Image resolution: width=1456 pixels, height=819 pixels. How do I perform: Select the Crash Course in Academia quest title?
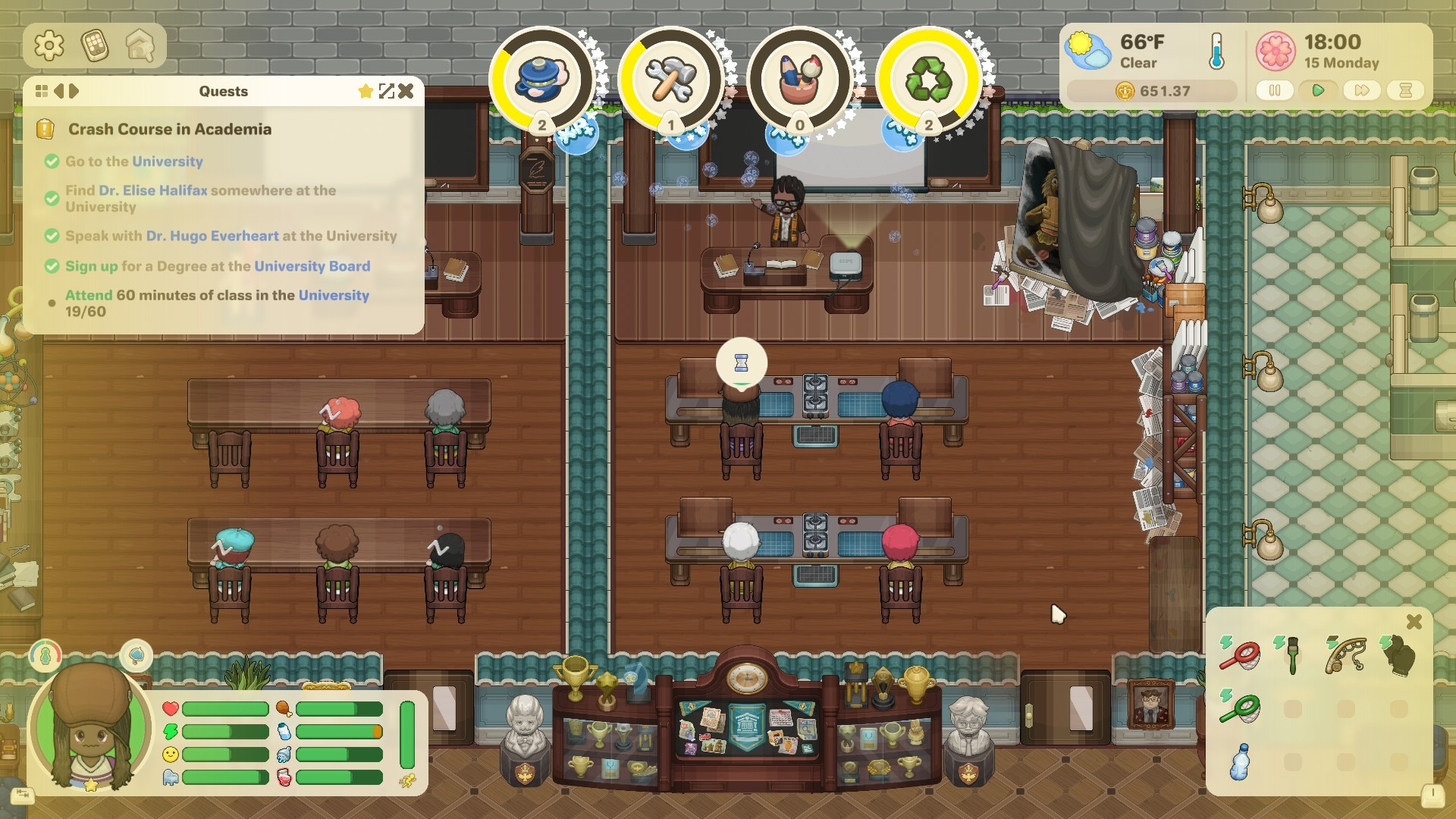point(169,129)
